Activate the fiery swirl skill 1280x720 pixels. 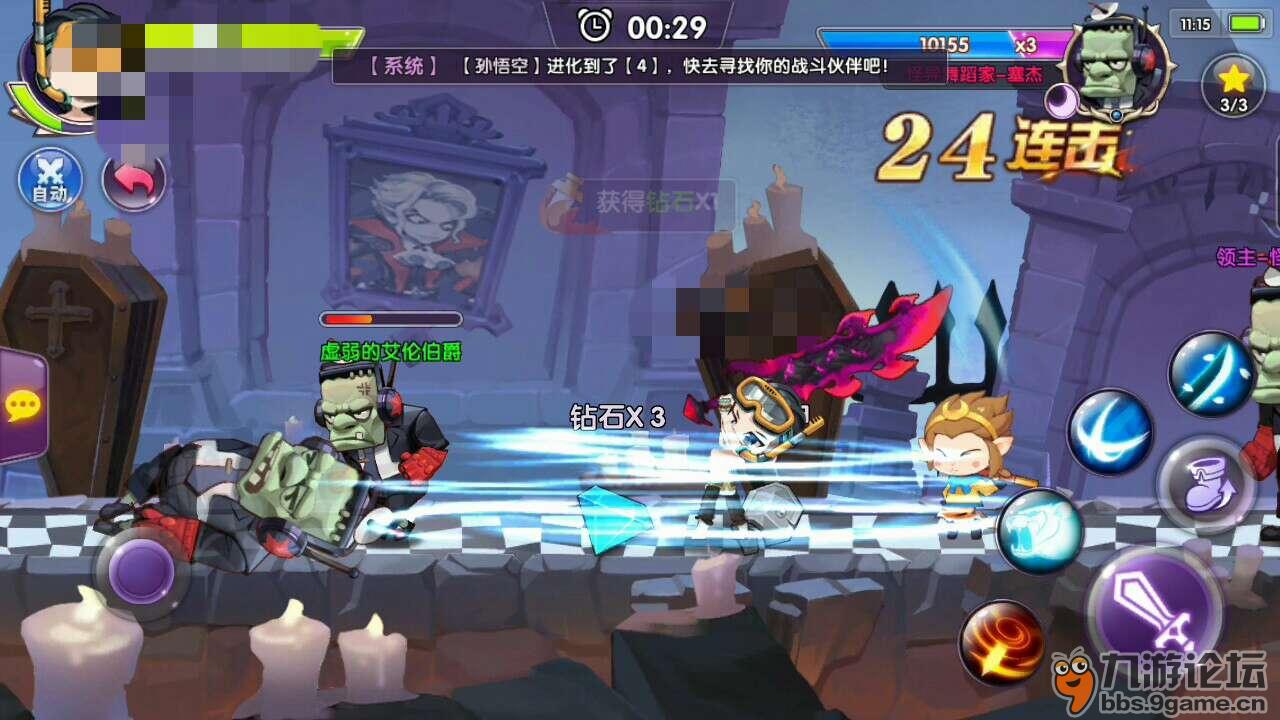point(1002,642)
